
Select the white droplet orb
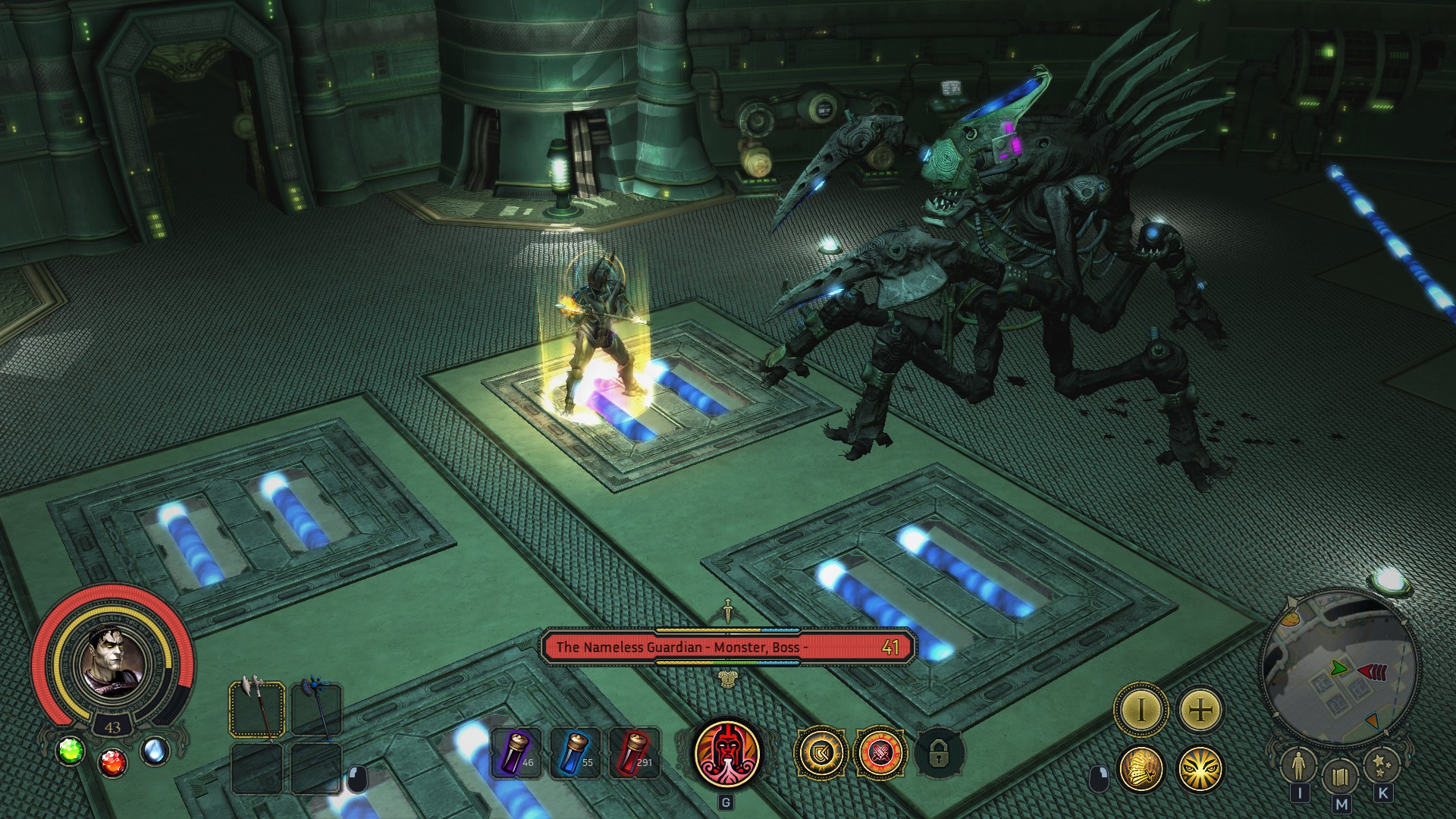[154, 751]
